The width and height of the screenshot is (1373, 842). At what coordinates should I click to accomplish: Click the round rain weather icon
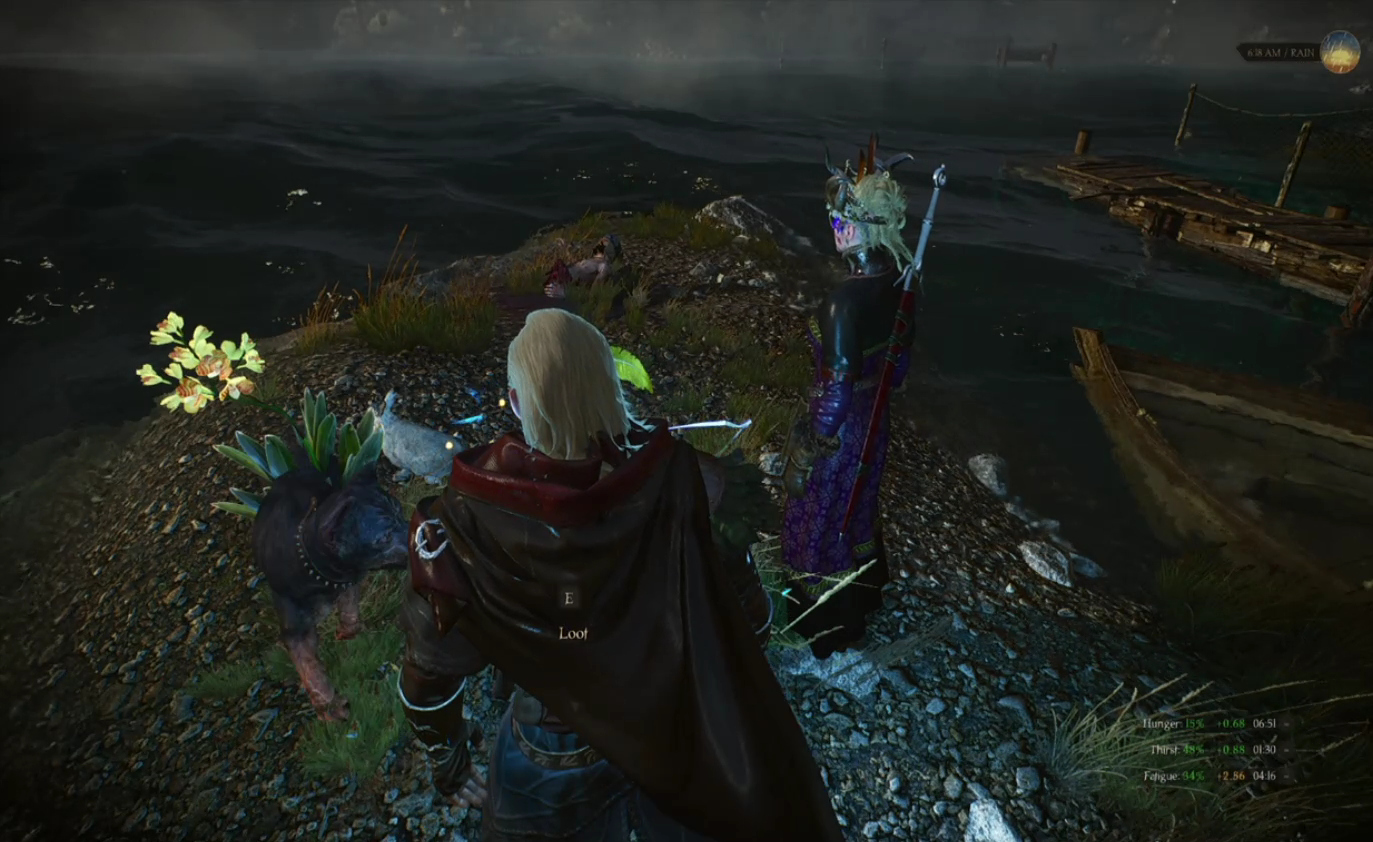pos(1339,52)
